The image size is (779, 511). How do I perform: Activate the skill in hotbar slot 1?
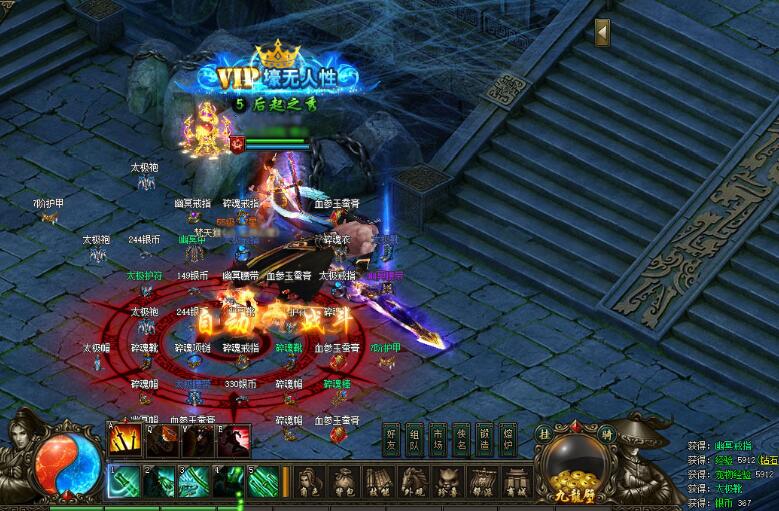(x=123, y=481)
